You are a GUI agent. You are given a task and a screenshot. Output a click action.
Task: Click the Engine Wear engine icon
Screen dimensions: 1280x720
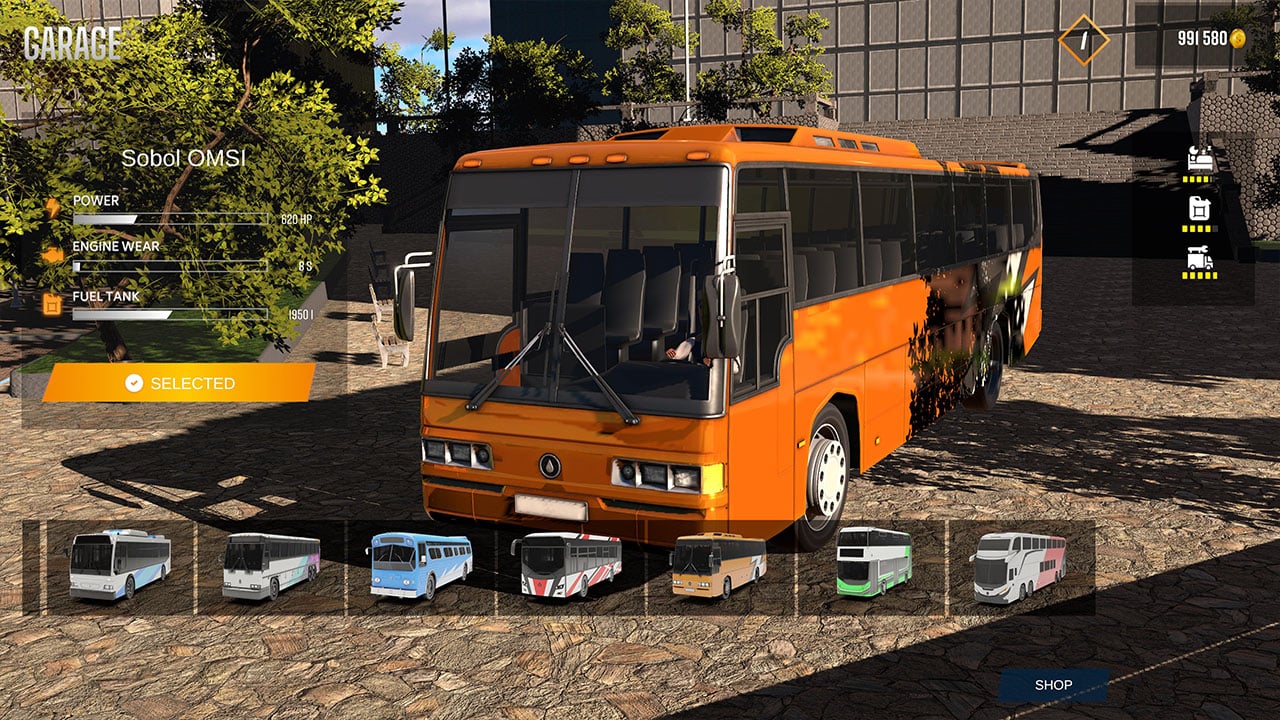pyautogui.click(x=53, y=254)
